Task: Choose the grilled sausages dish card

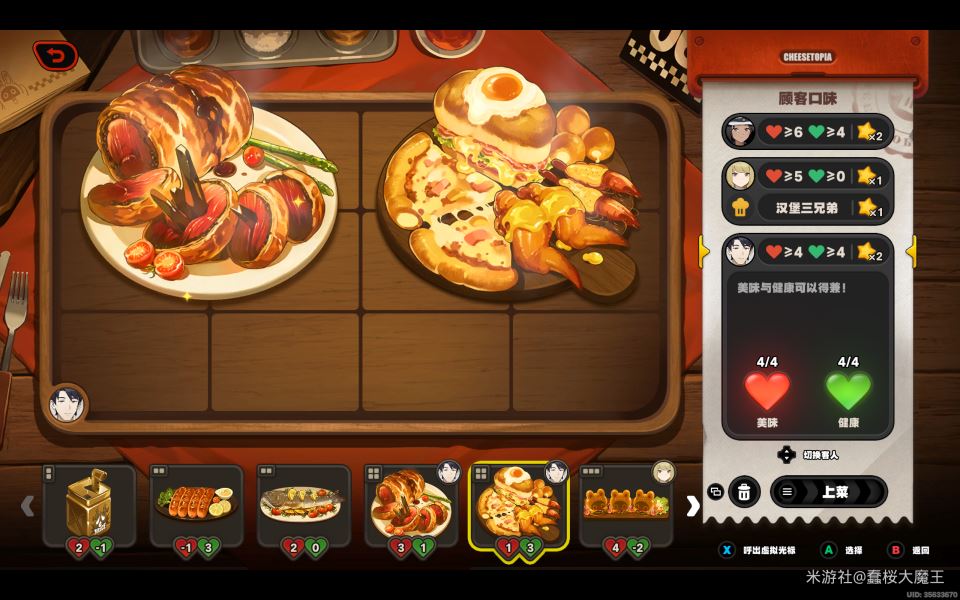Action: tap(196, 505)
